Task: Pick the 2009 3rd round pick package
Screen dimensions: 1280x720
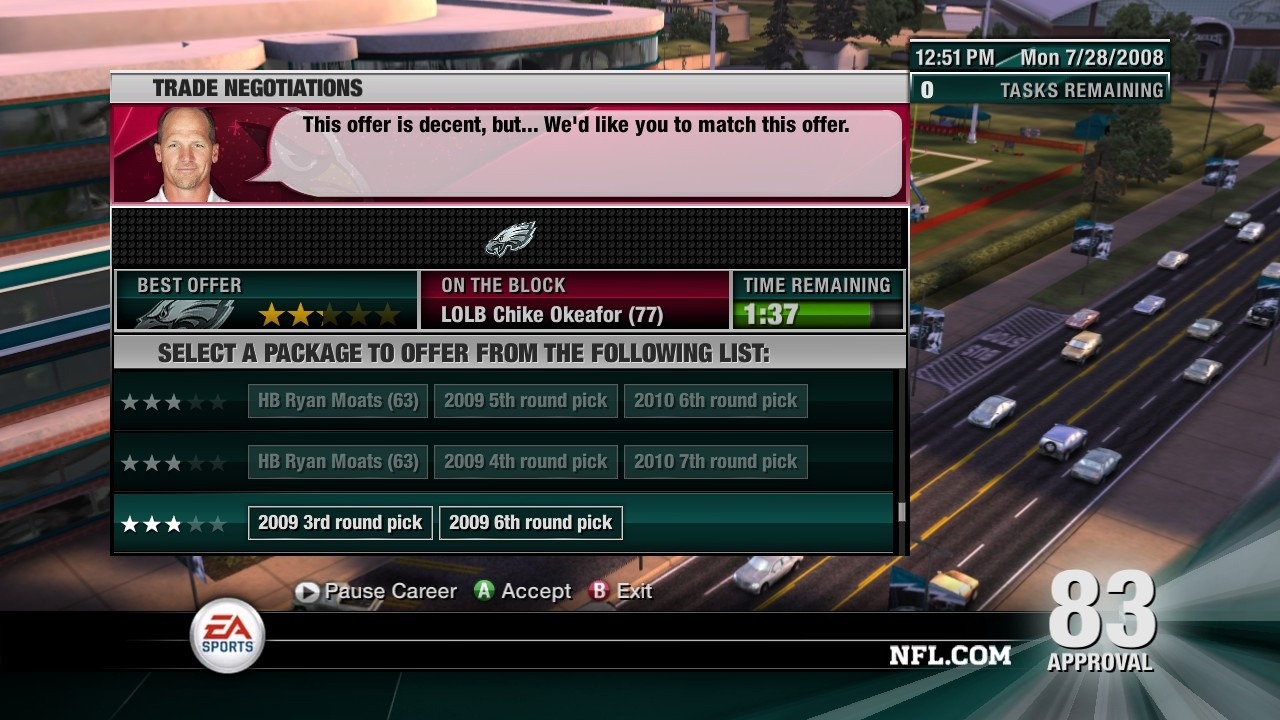Action: coord(340,523)
